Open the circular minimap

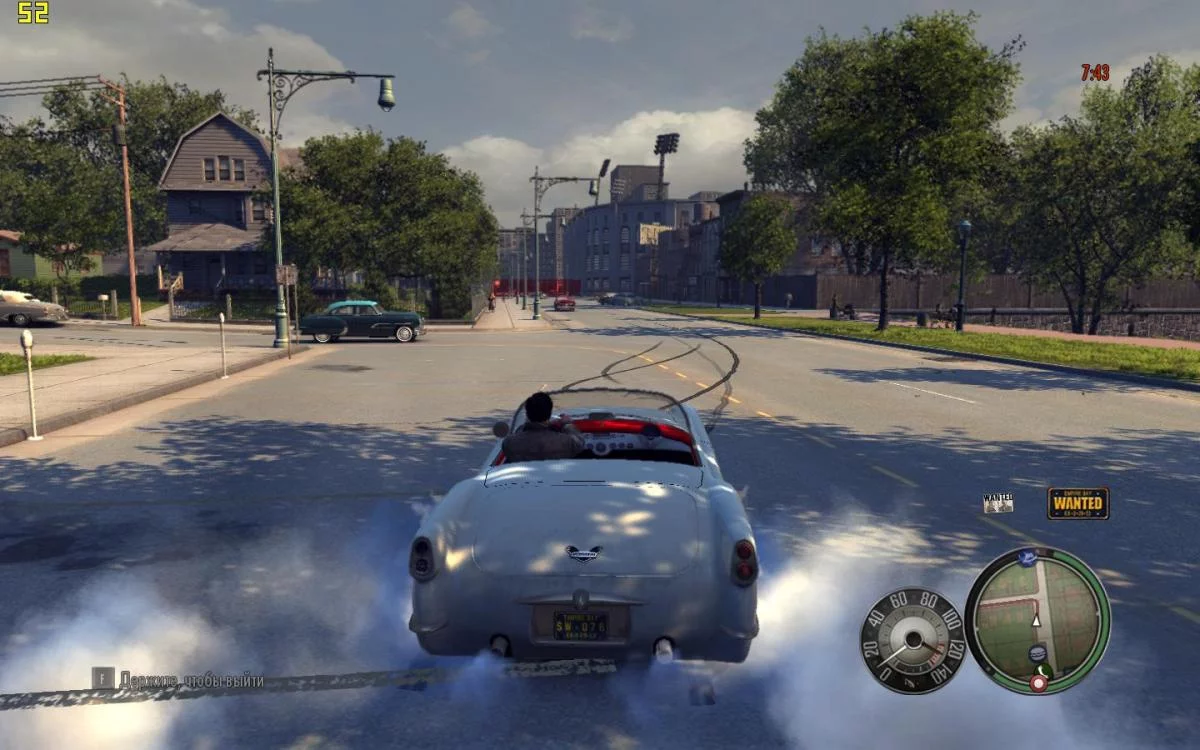pos(1037,620)
